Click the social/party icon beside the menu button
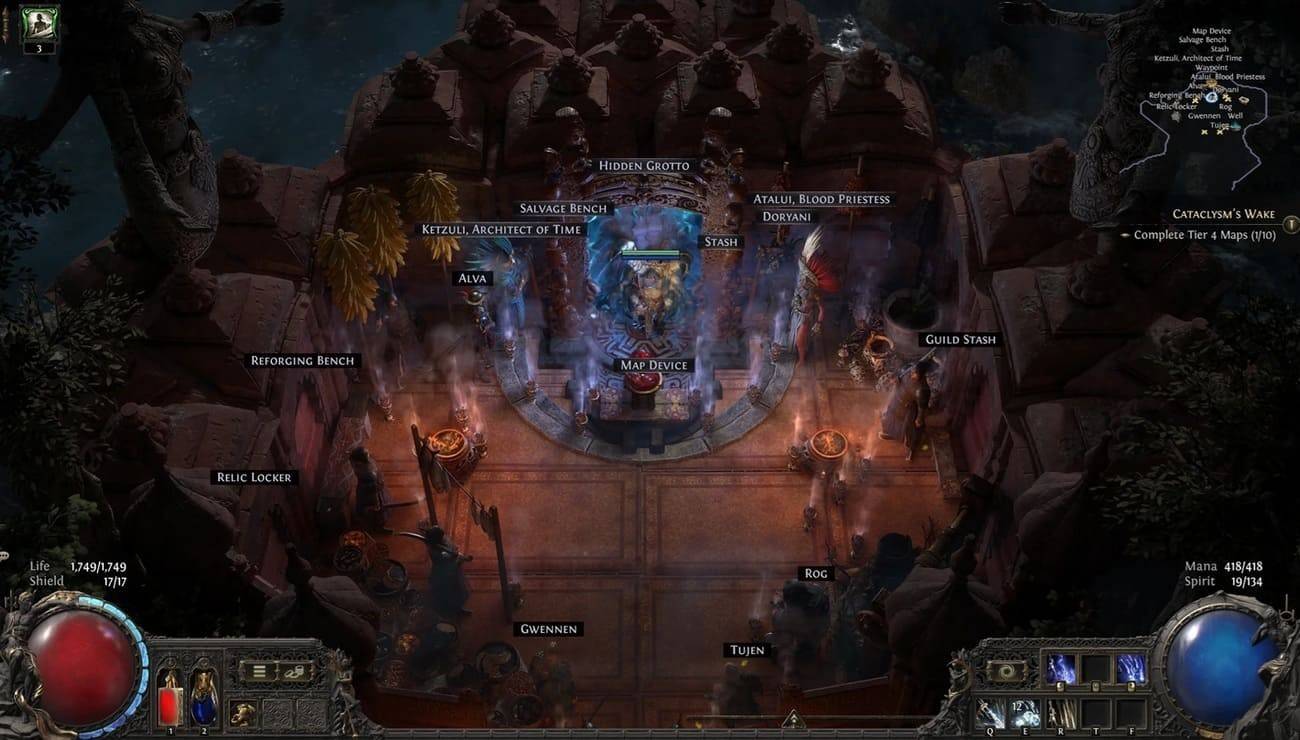The width and height of the screenshot is (1300, 740). point(292,672)
